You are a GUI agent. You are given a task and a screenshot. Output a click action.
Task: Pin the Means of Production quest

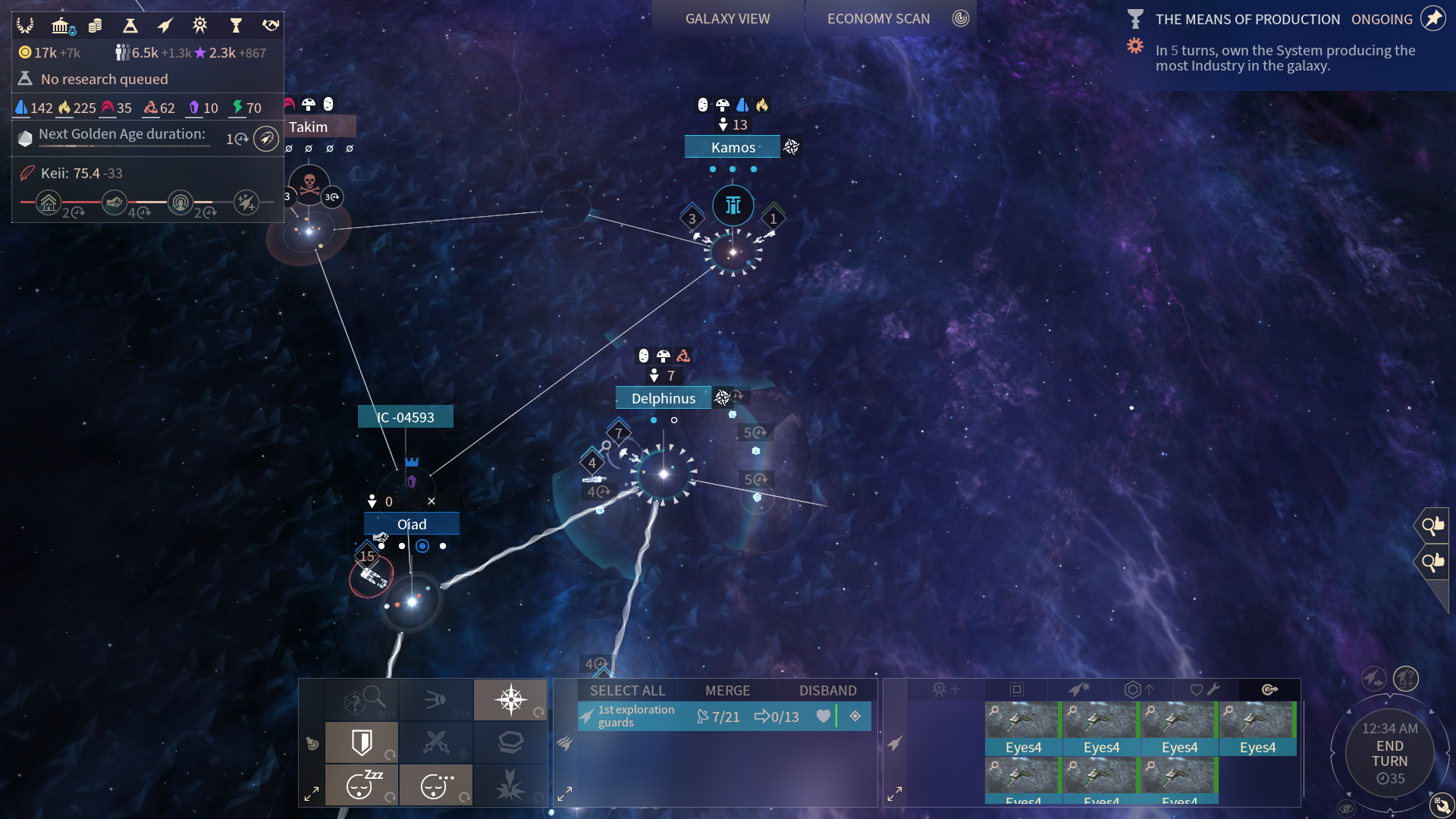[1433, 19]
